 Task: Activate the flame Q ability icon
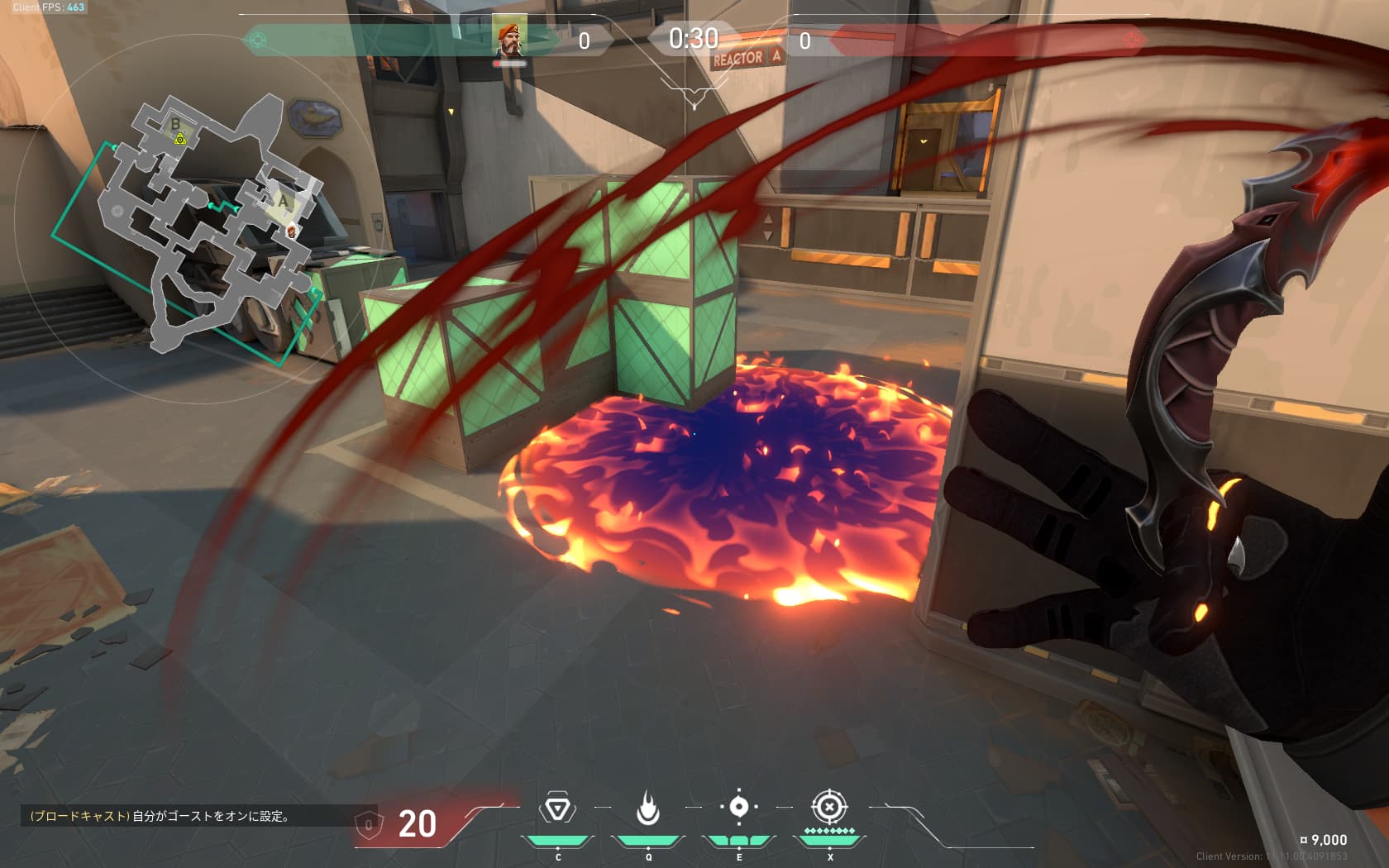pyautogui.click(x=648, y=808)
